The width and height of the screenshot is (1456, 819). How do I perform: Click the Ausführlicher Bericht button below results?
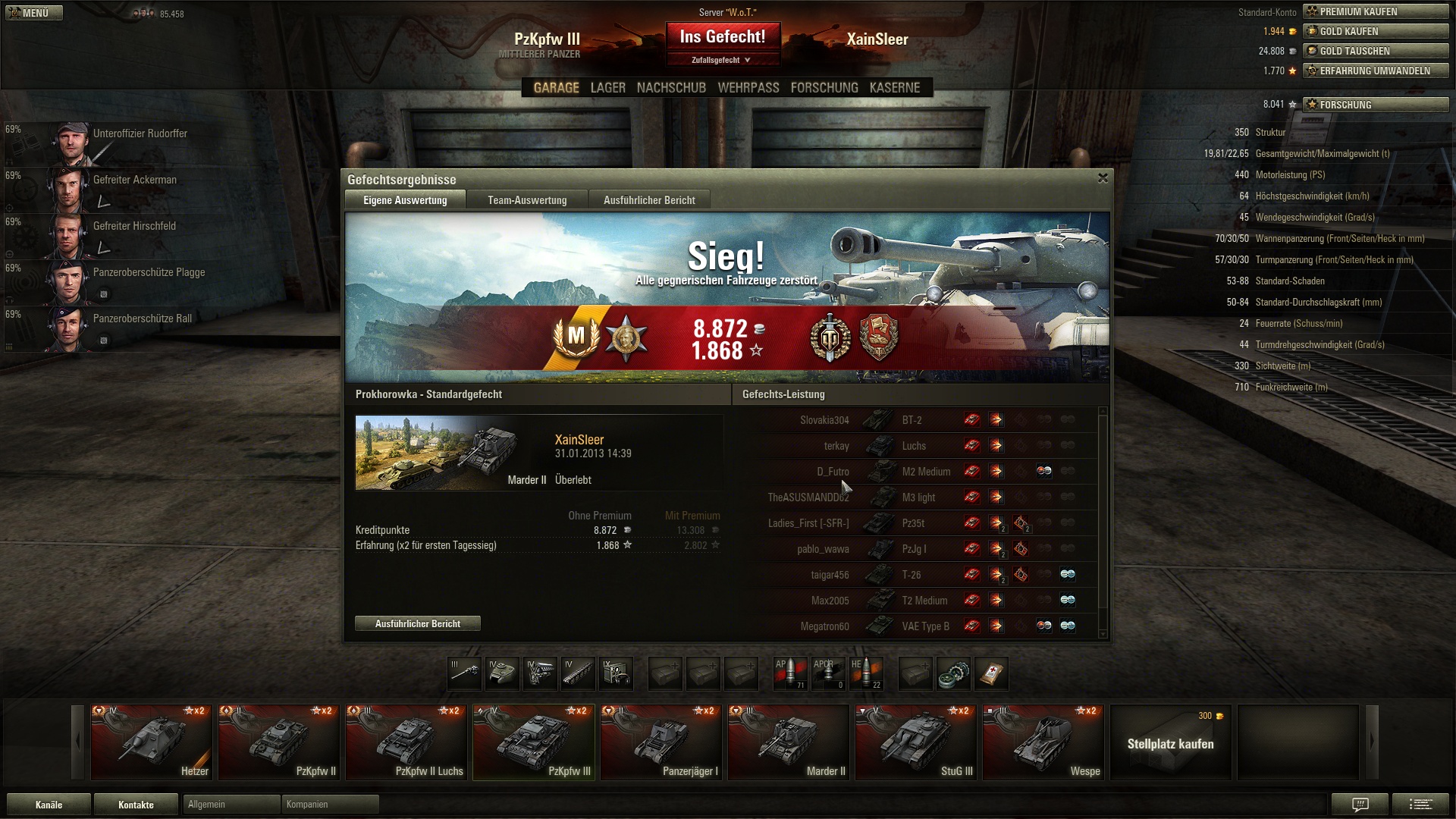(x=418, y=623)
